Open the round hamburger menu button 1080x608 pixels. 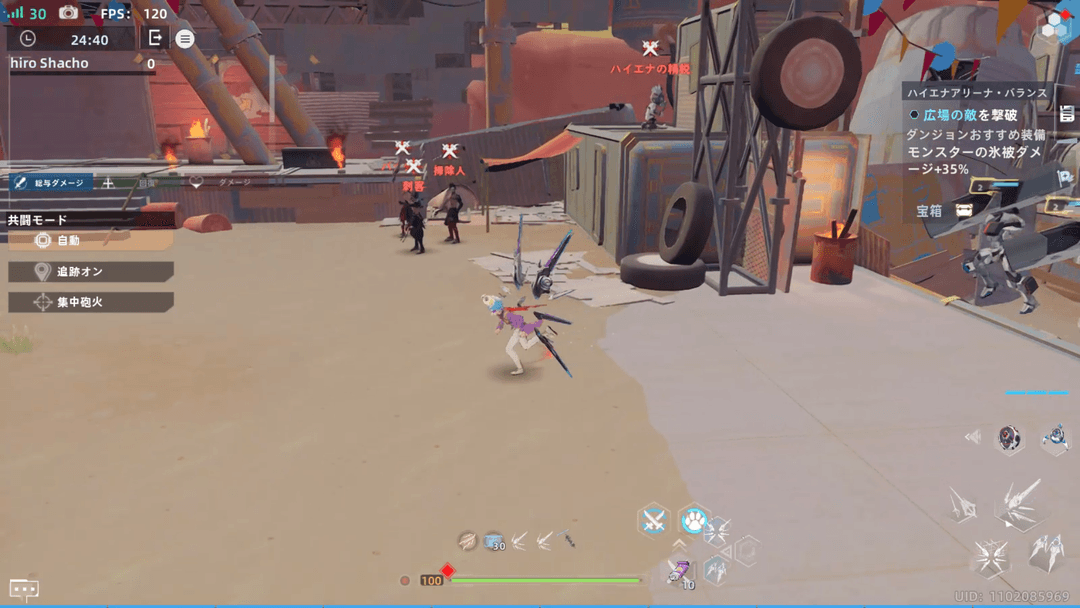(185, 39)
